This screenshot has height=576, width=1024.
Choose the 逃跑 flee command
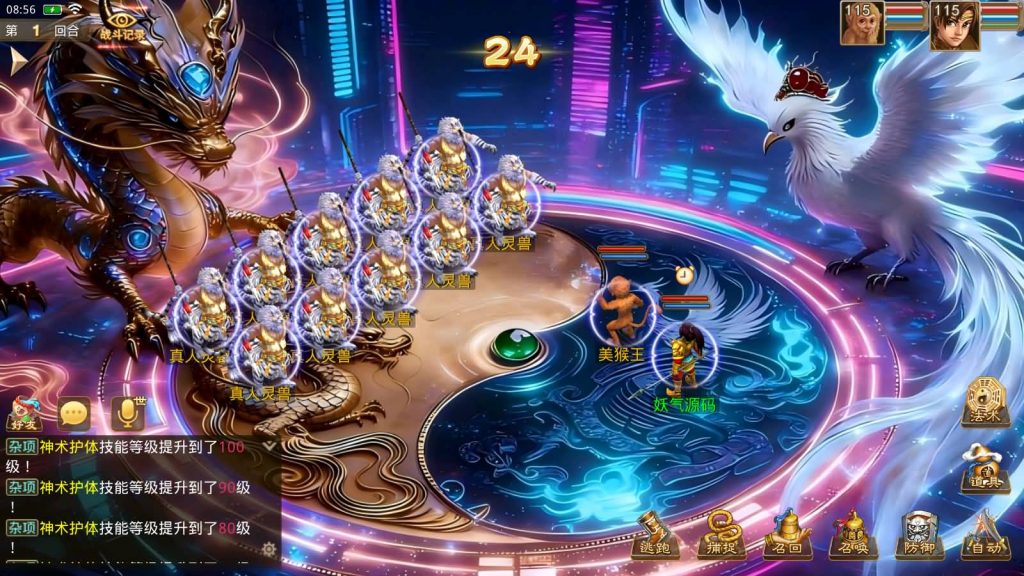[x=656, y=533]
